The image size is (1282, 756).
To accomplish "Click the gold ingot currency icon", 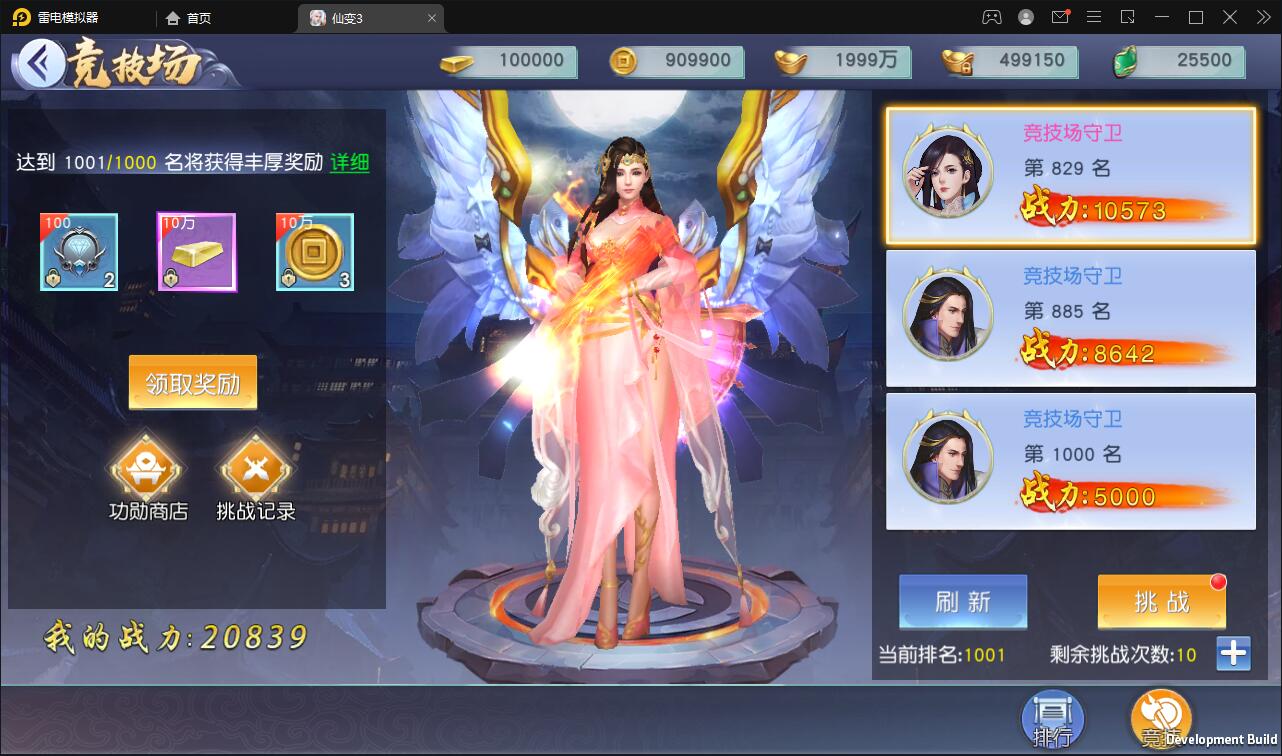I will click(789, 61).
